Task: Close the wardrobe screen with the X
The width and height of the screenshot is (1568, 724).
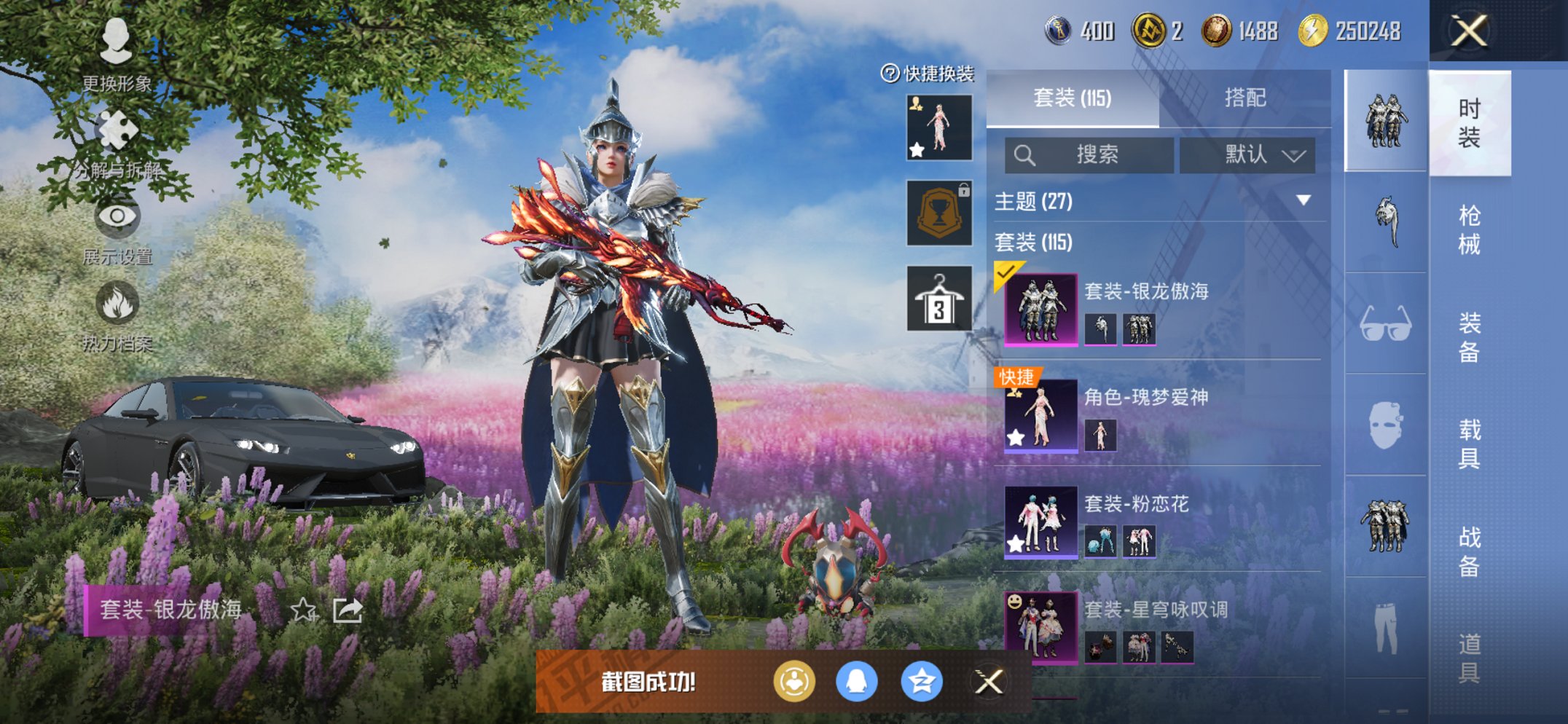Action: click(x=1468, y=31)
